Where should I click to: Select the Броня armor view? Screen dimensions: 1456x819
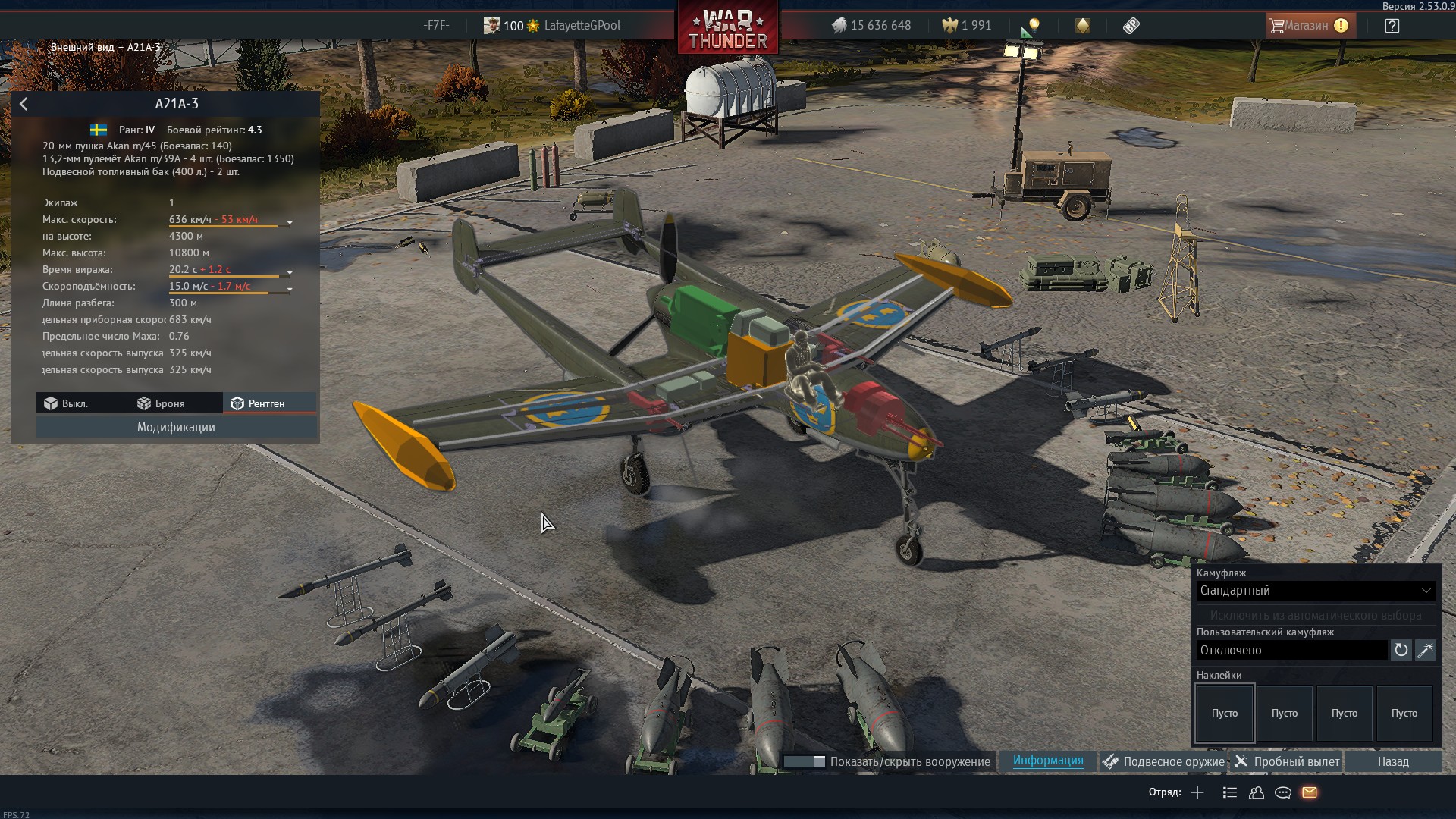[x=161, y=403]
